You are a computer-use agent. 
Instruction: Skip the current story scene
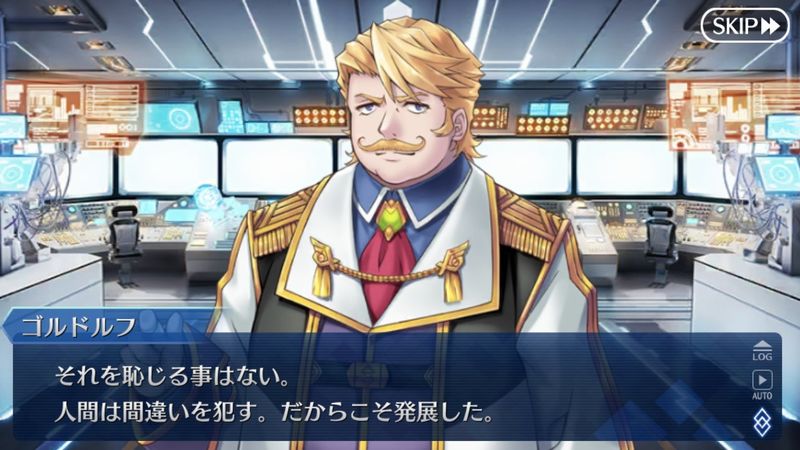coord(745,26)
